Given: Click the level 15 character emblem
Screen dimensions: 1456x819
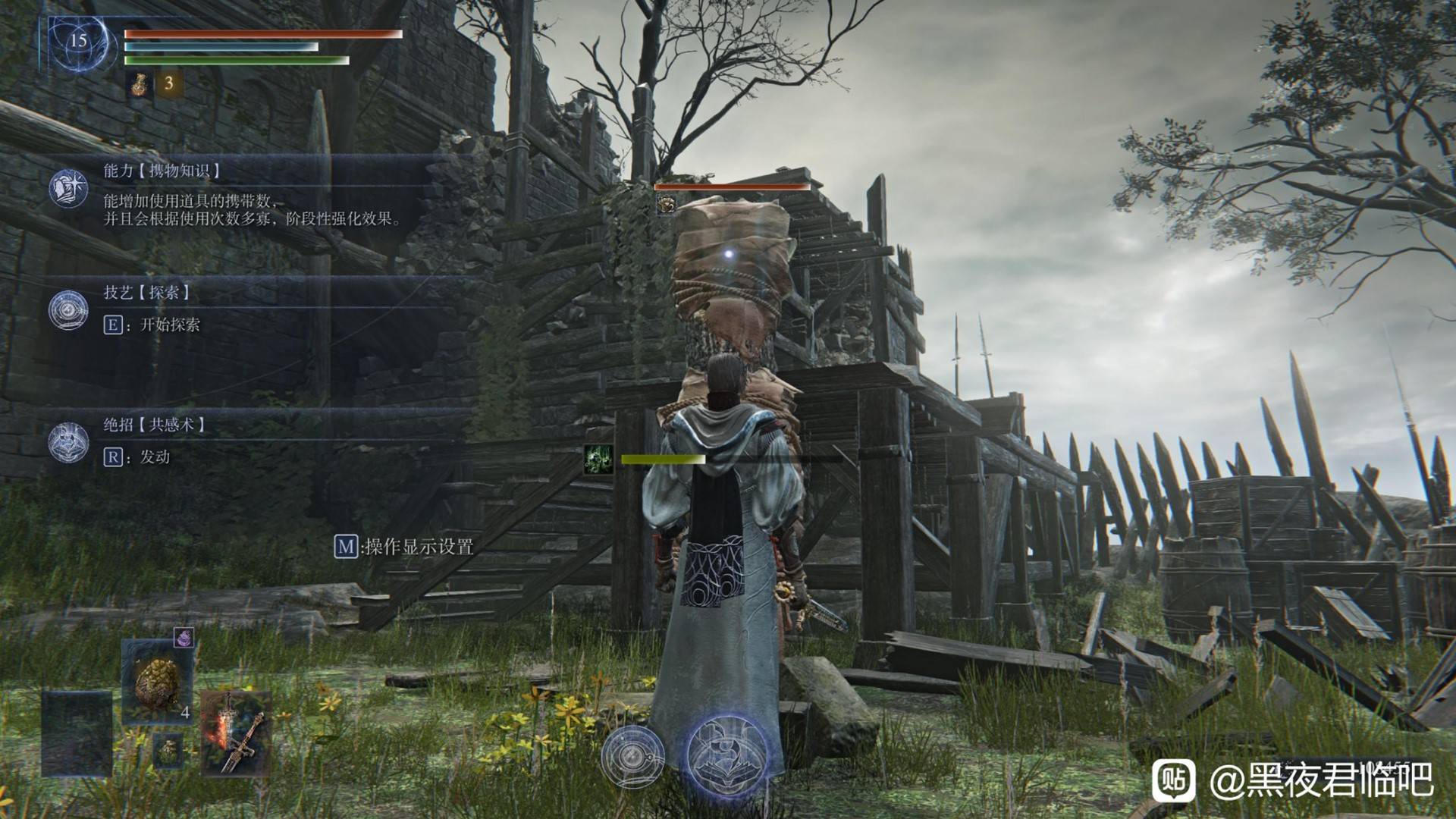Looking at the screenshot, I should click(x=78, y=42).
